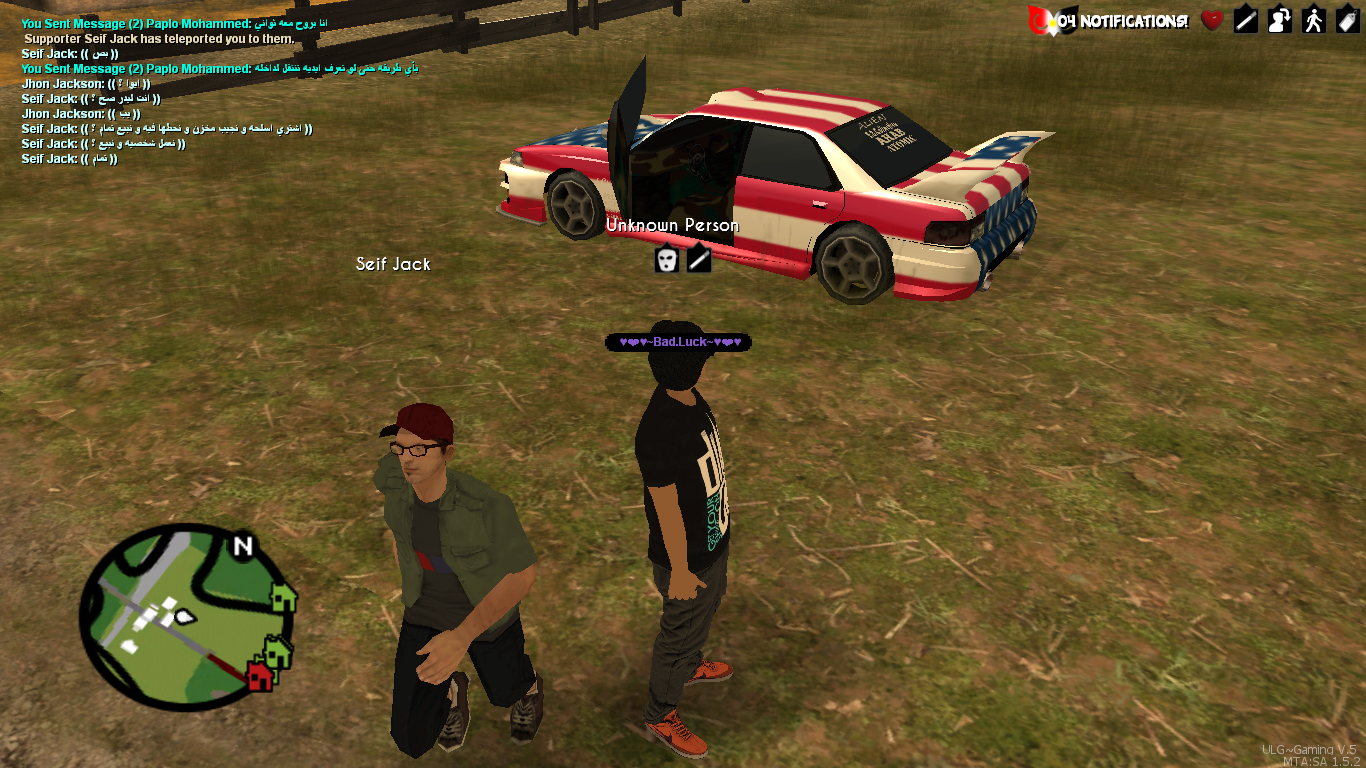Open the 04 Notifications alert
The width and height of the screenshot is (1366, 768).
click(1108, 20)
